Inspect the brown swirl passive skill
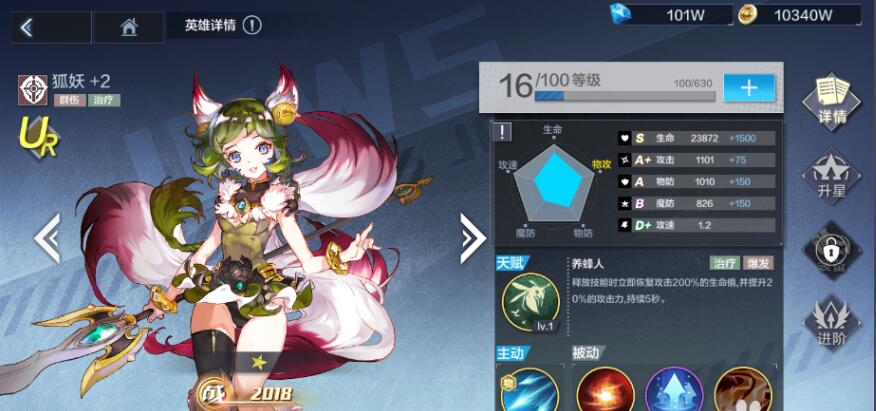 click(x=744, y=391)
